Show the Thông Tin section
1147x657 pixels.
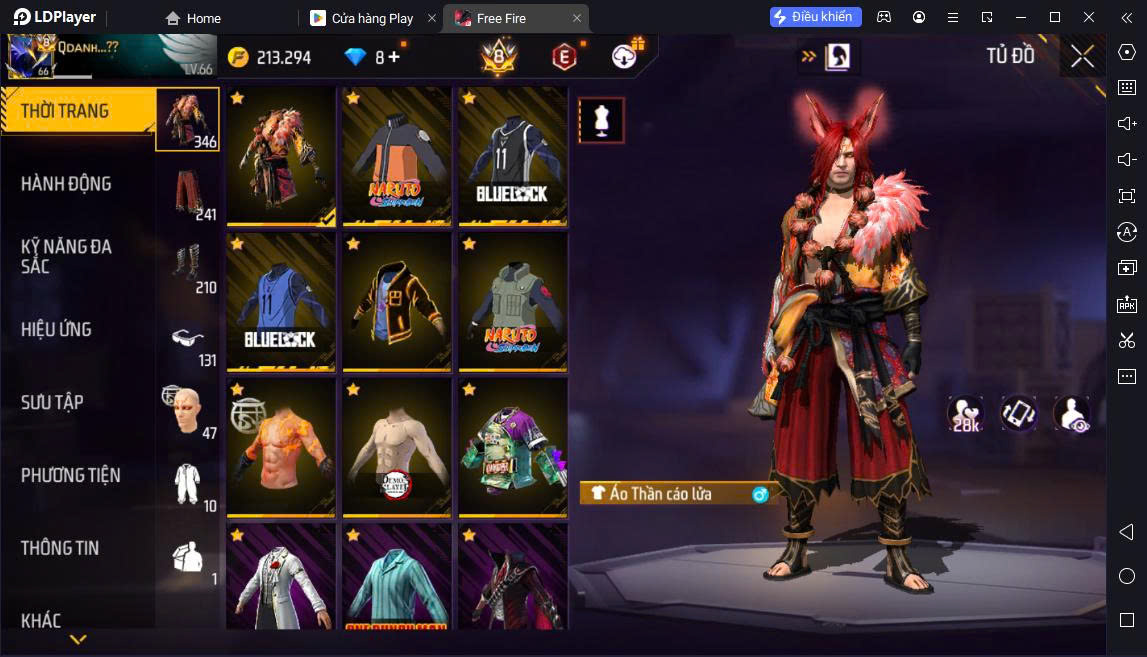point(60,548)
